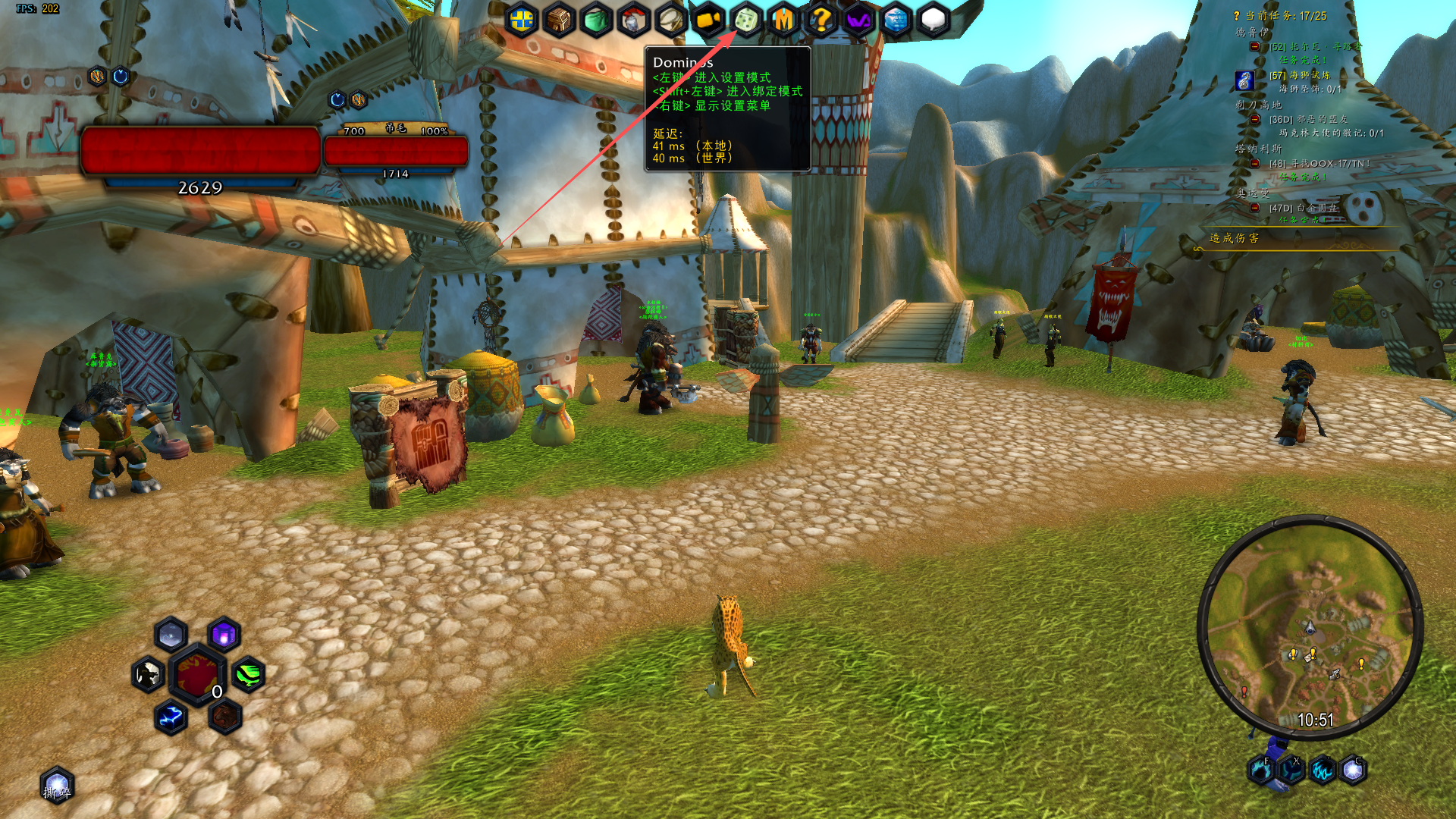Open the yellow video camera icon
The image size is (1456, 819).
(708, 20)
